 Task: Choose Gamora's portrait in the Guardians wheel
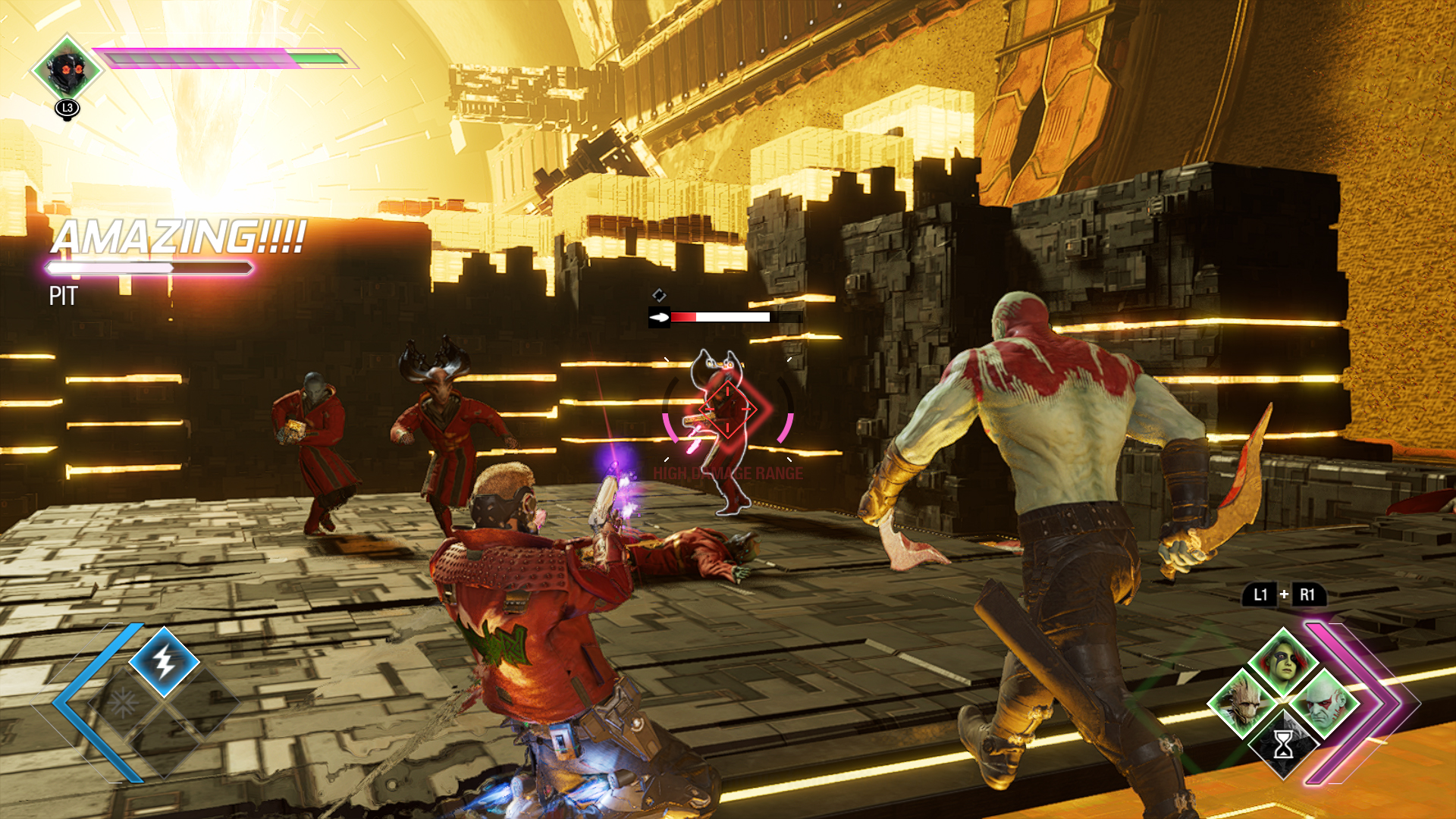(1283, 661)
